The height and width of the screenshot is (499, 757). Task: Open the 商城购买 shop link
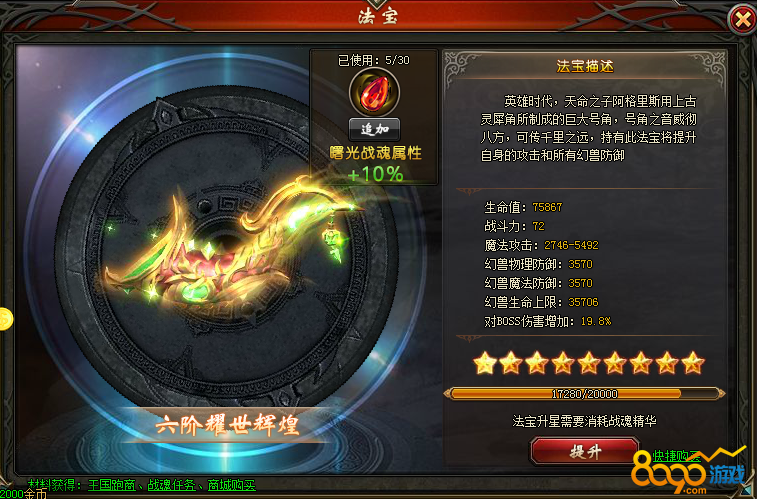tap(232, 486)
